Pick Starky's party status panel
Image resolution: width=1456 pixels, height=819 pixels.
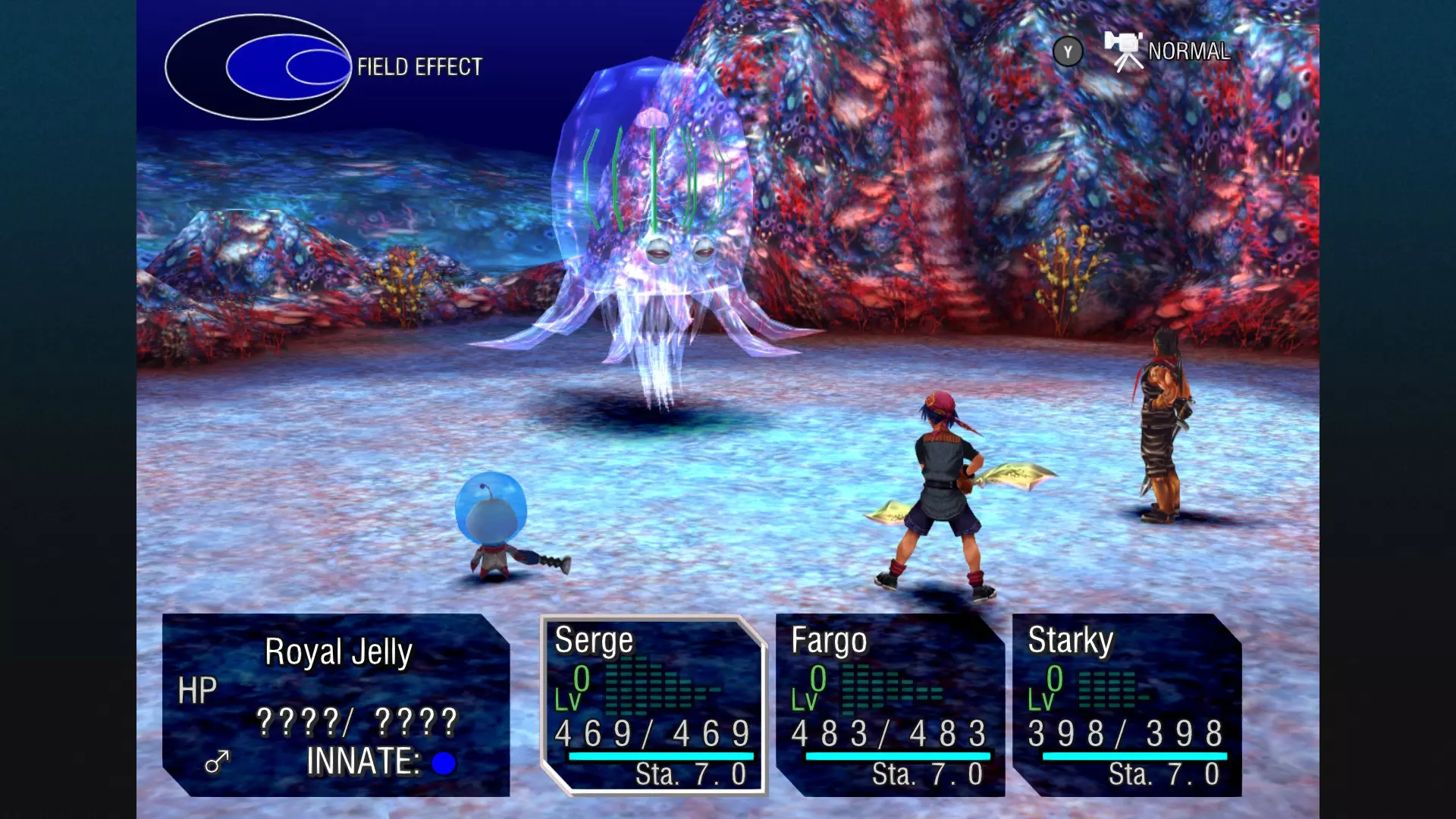(1126, 705)
